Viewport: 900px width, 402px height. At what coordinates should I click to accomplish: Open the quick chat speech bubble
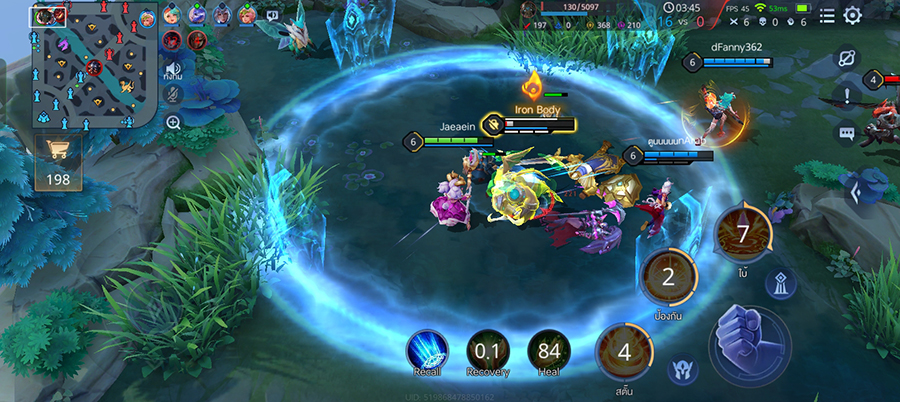(x=847, y=133)
